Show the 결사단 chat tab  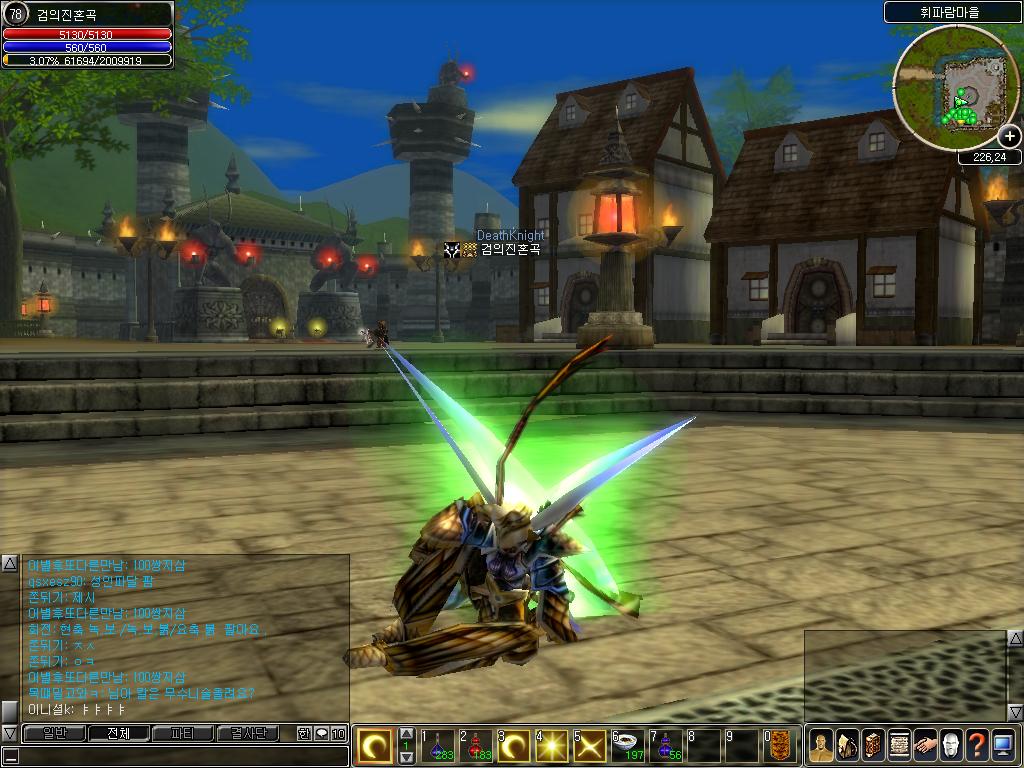pyautogui.click(x=248, y=733)
